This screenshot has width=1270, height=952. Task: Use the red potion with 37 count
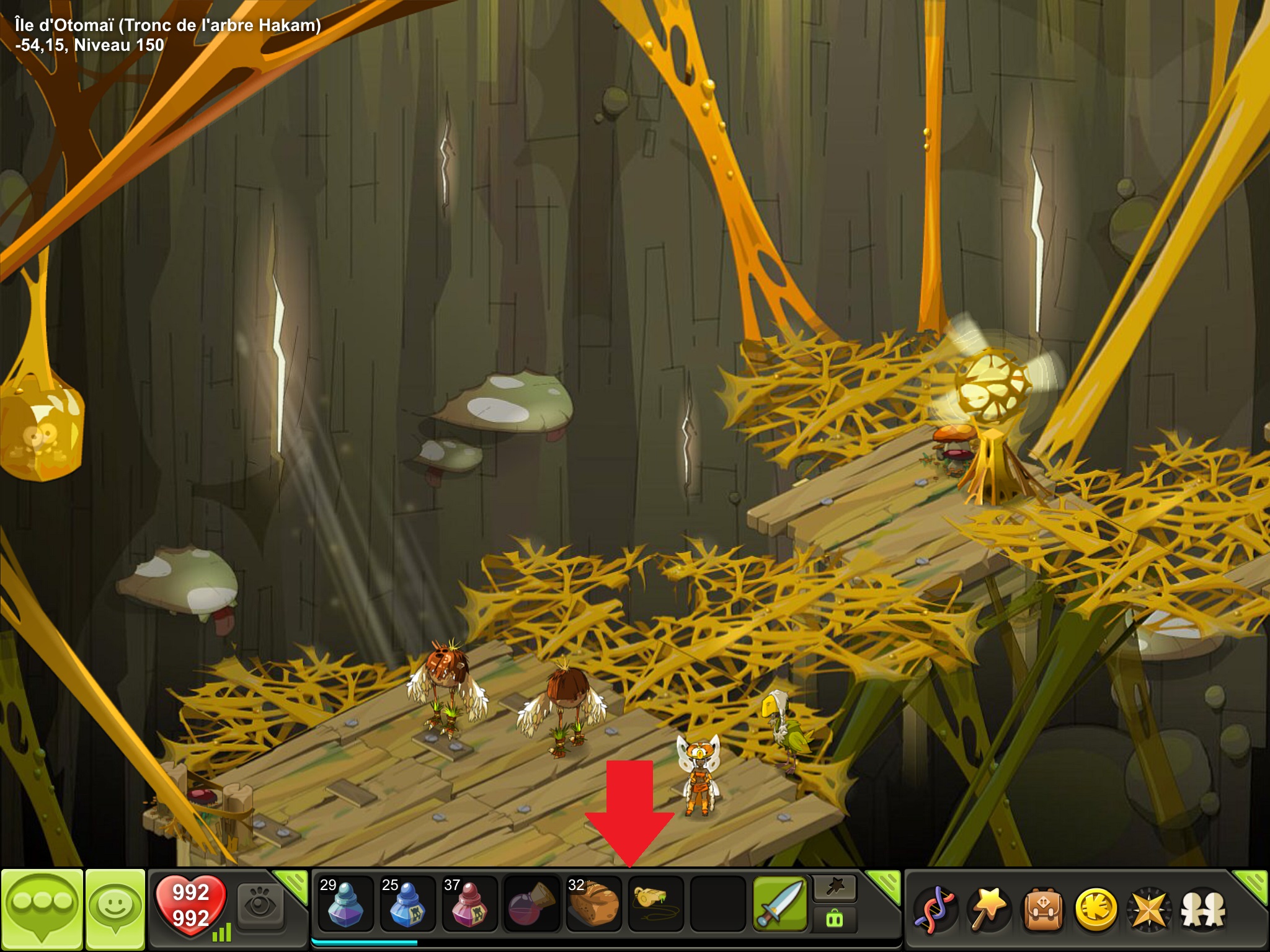(469, 904)
